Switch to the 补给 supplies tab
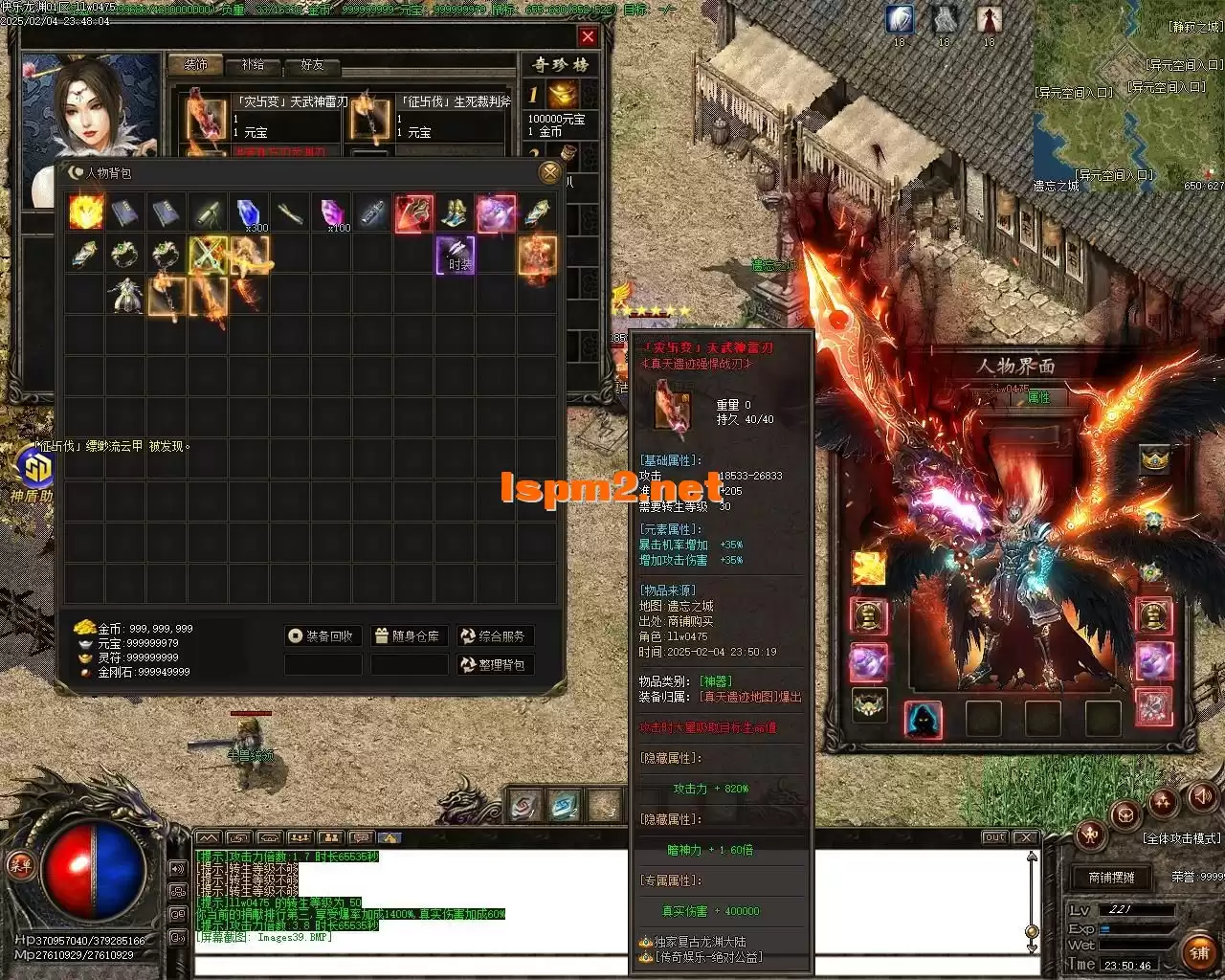This screenshot has height=980, width=1225. click(253, 65)
